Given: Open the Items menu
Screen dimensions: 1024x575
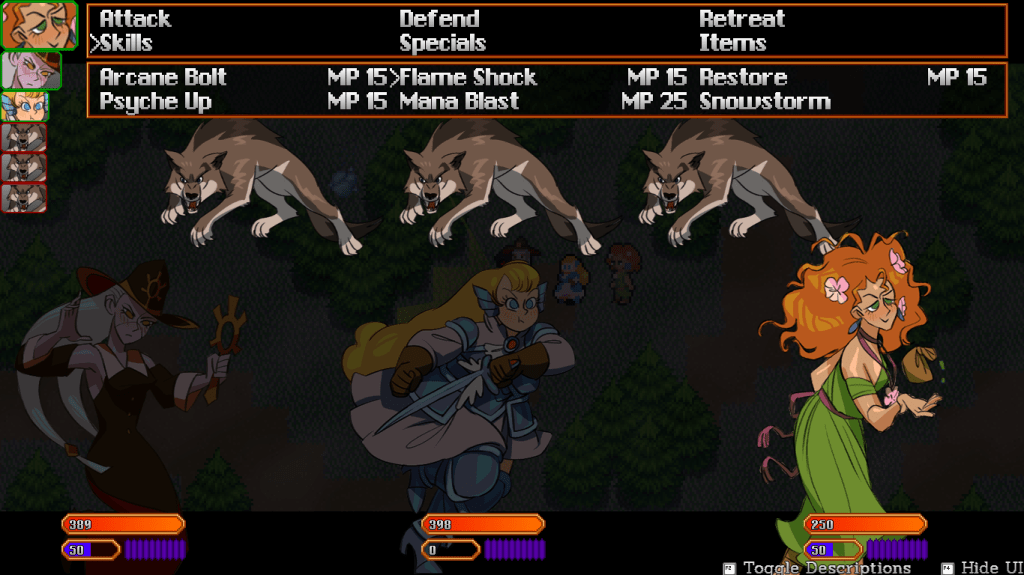Looking at the screenshot, I should point(732,43).
